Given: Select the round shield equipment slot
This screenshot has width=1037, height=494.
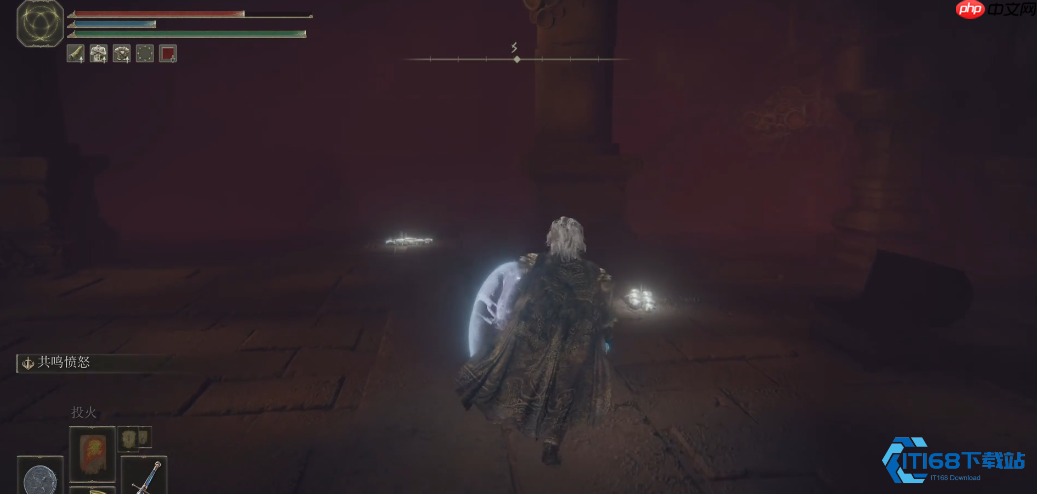Looking at the screenshot, I should pos(40,476).
